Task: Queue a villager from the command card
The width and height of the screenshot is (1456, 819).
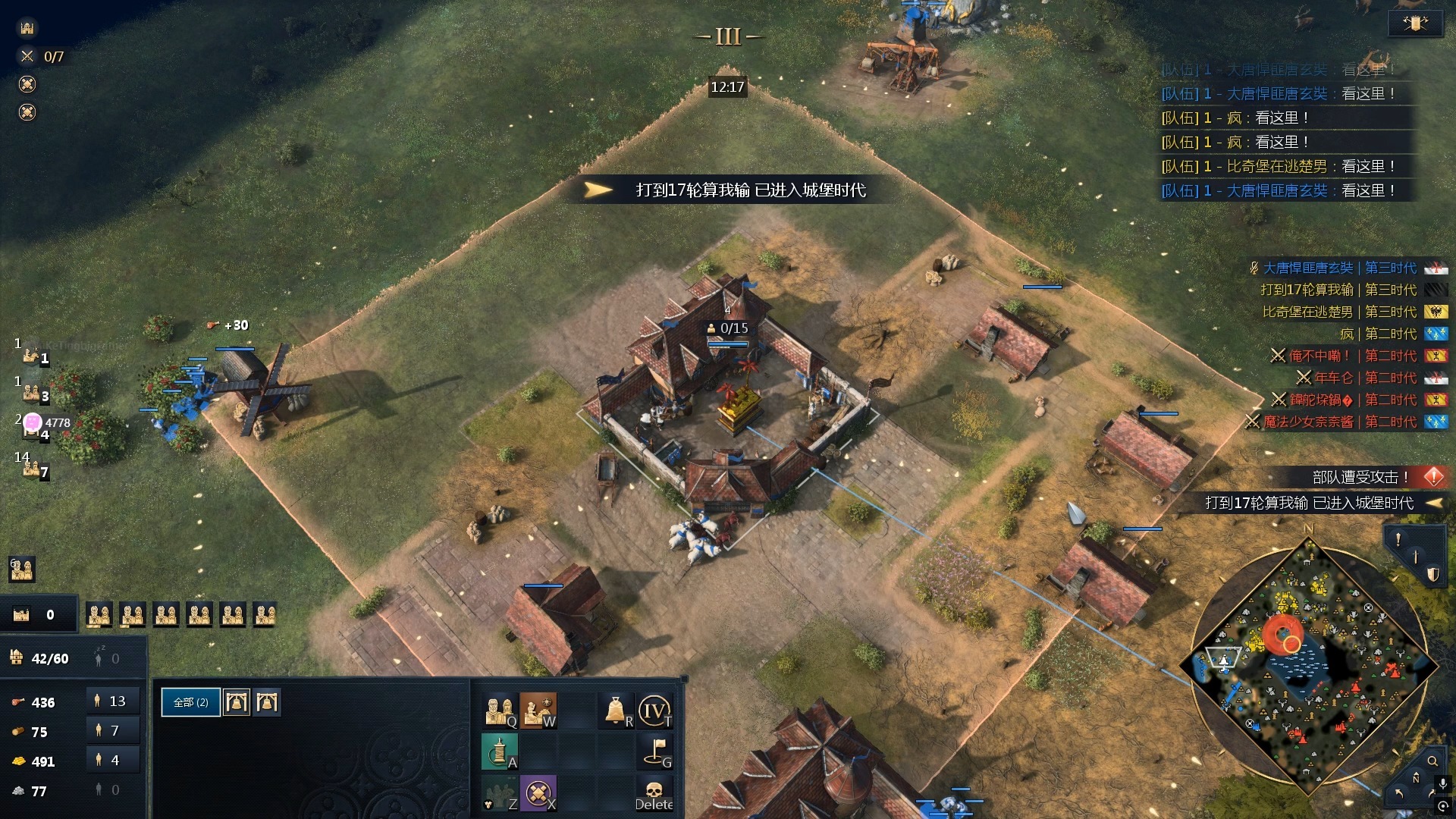Action: 500,711
